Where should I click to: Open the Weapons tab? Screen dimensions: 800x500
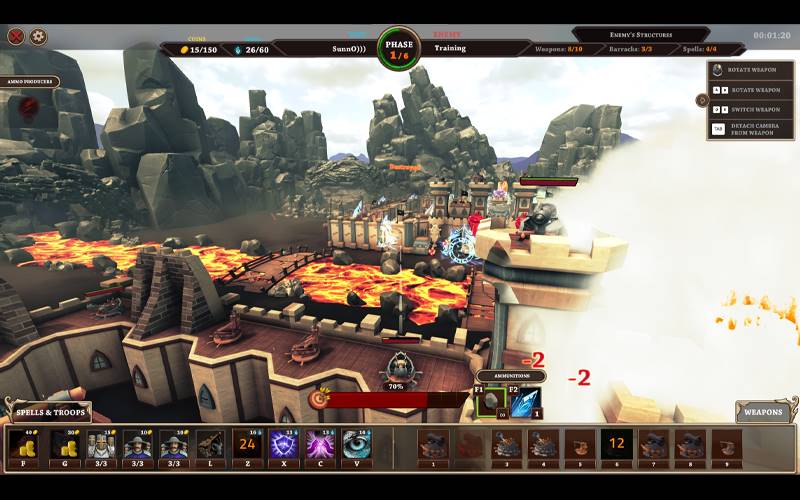(763, 411)
